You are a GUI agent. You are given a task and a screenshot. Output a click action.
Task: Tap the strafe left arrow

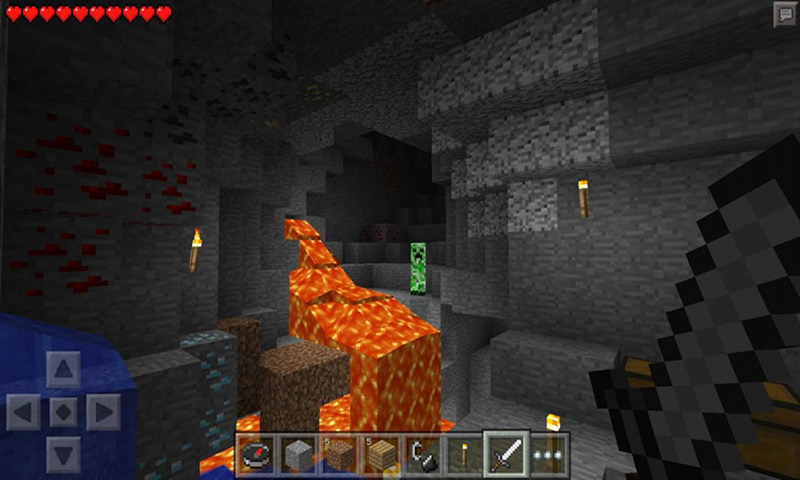pos(23,411)
